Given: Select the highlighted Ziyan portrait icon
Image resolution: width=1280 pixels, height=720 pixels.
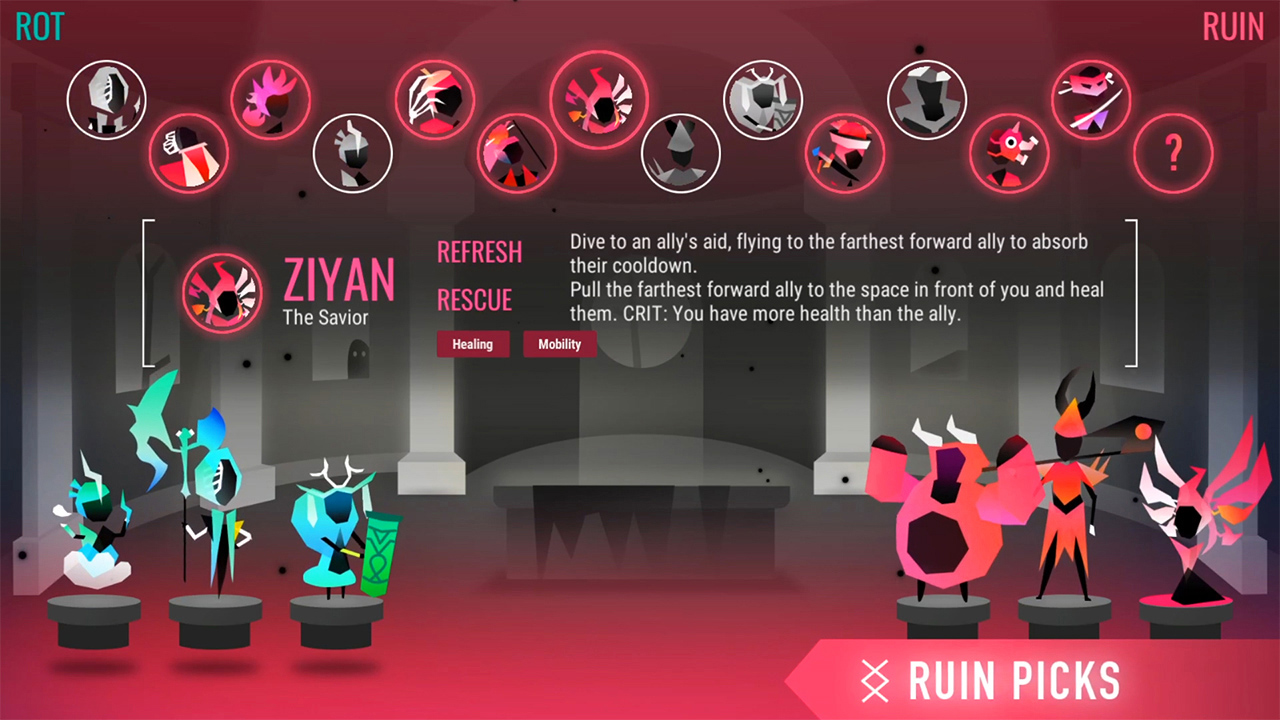Looking at the screenshot, I should pos(598,98).
